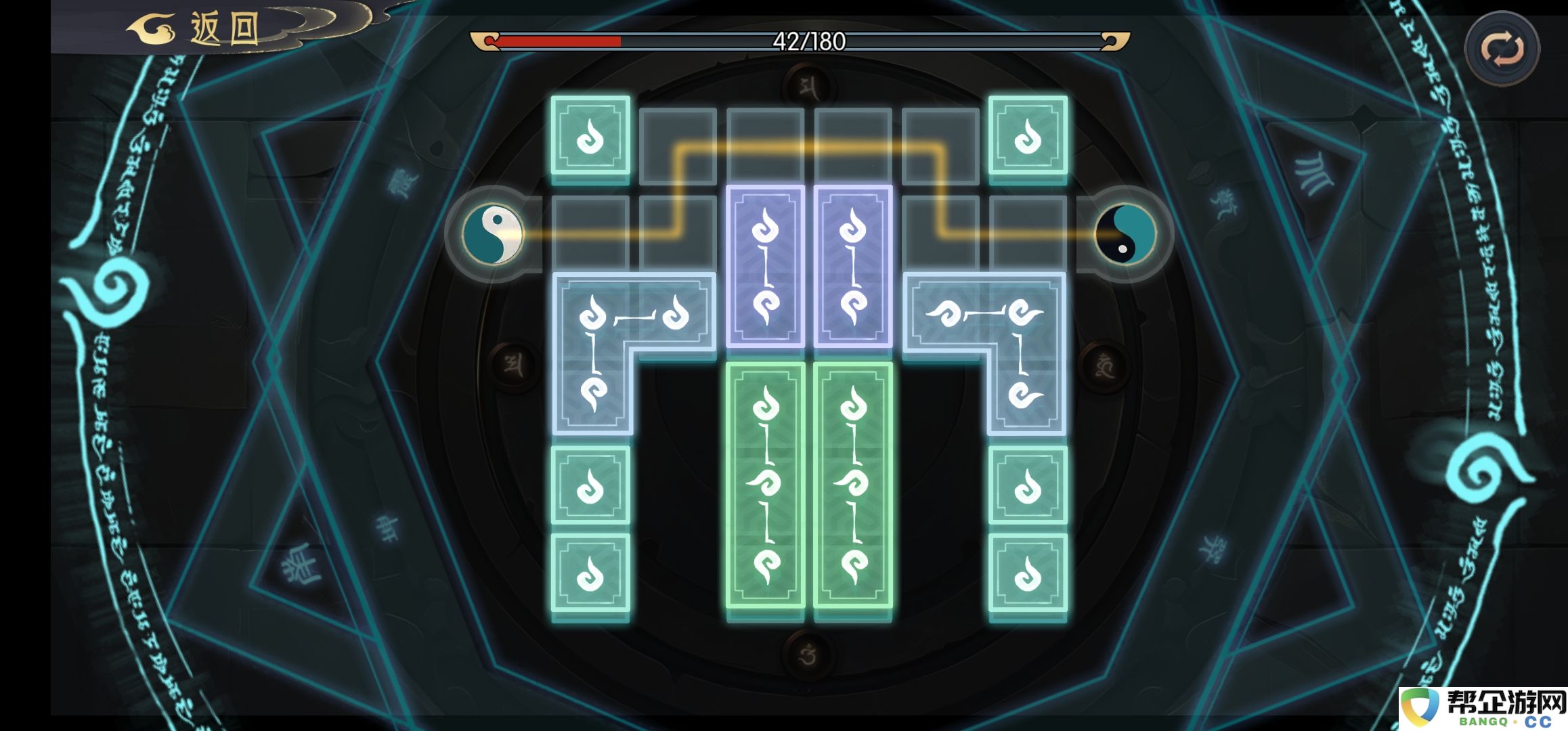Pick the single-flame tile under the left L-block
Image resolution: width=1568 pixels, height=731 pixels.
(x=590, y=485)
